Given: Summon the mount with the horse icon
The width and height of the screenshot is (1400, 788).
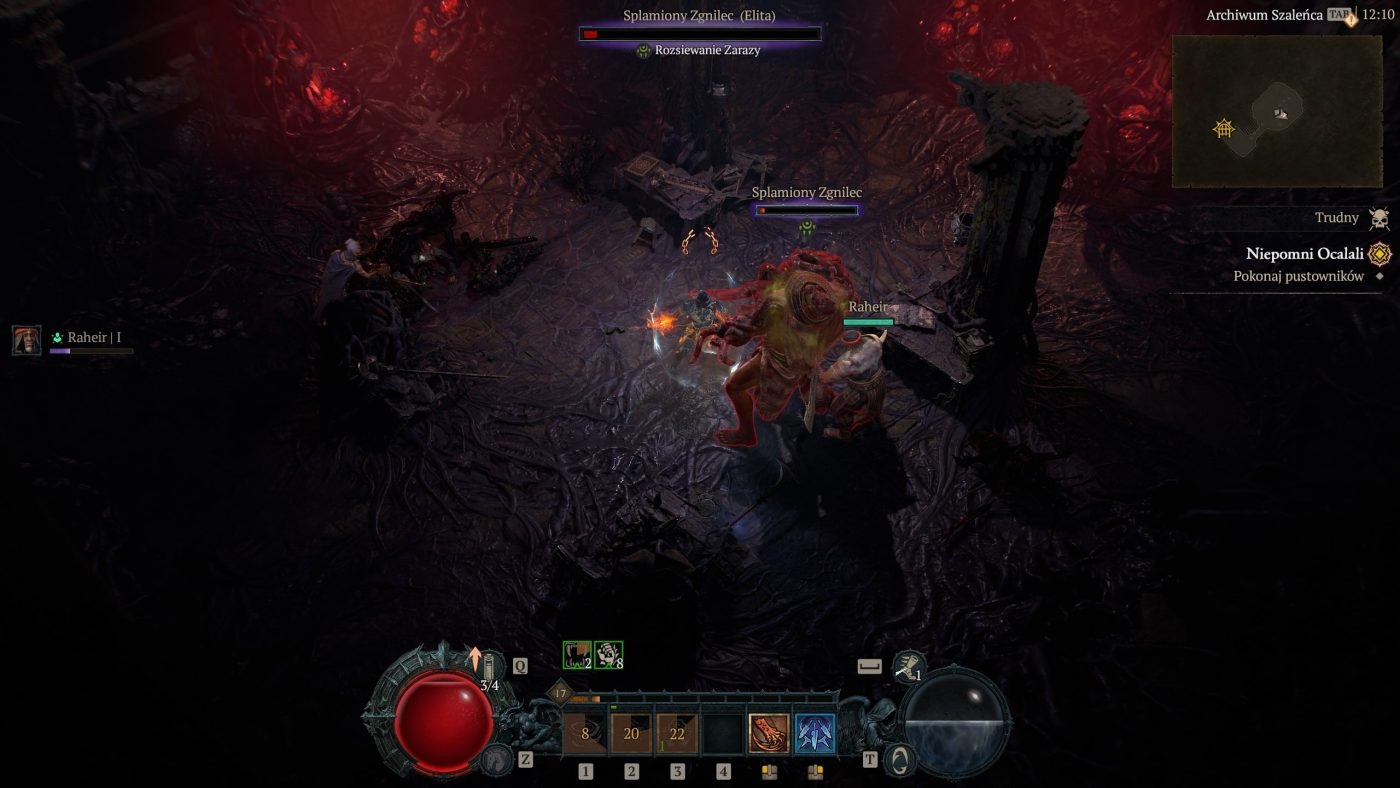Looking at the screenshot, I should (x=495, y=759).
